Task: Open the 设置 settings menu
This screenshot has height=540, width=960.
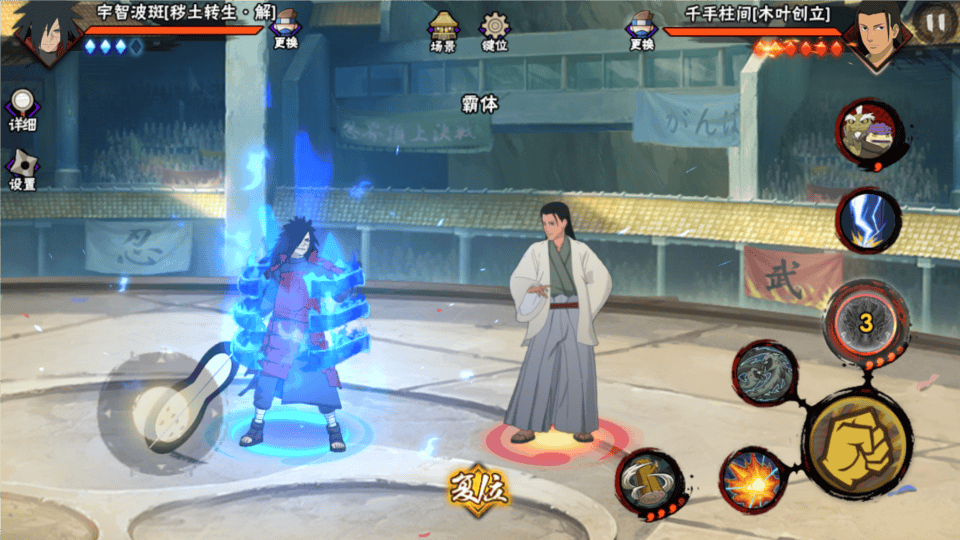Action: (22, 170)
